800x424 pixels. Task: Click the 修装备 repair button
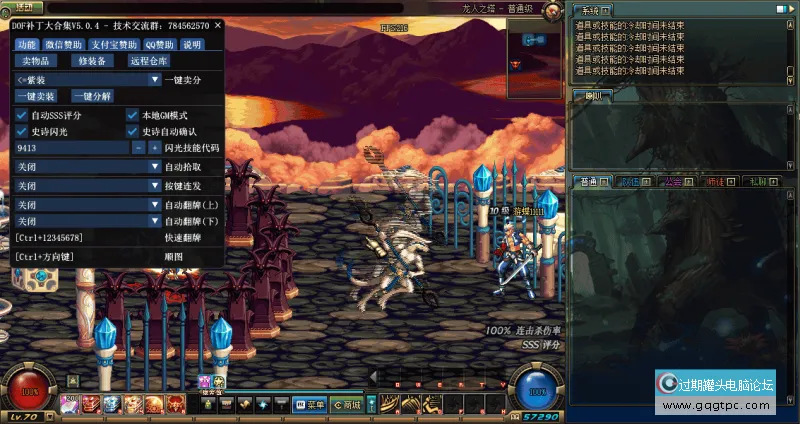pyautogui.click(x=92, y=61)
